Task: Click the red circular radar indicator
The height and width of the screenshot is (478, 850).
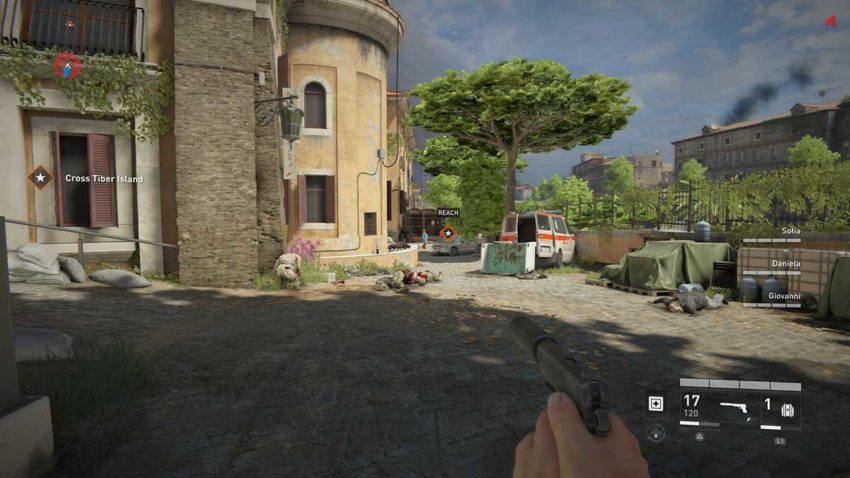Action: 67,66
